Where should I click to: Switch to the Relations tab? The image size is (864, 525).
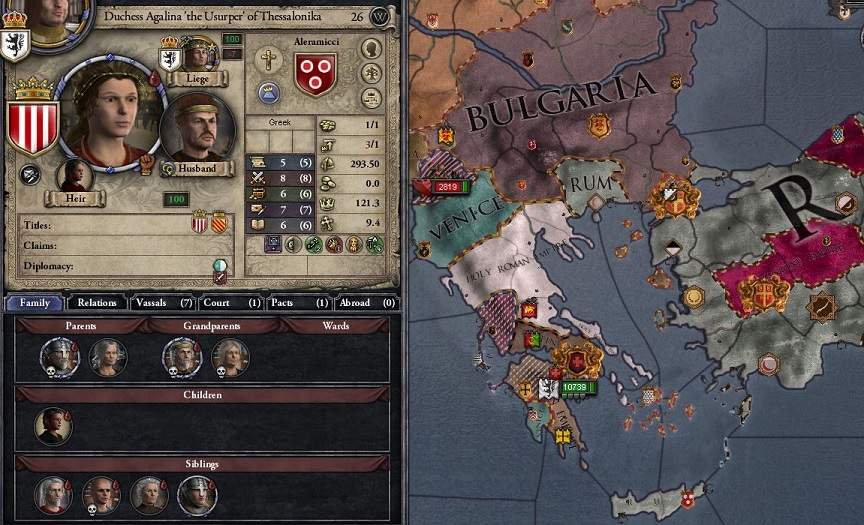click(x=97, y=302)
